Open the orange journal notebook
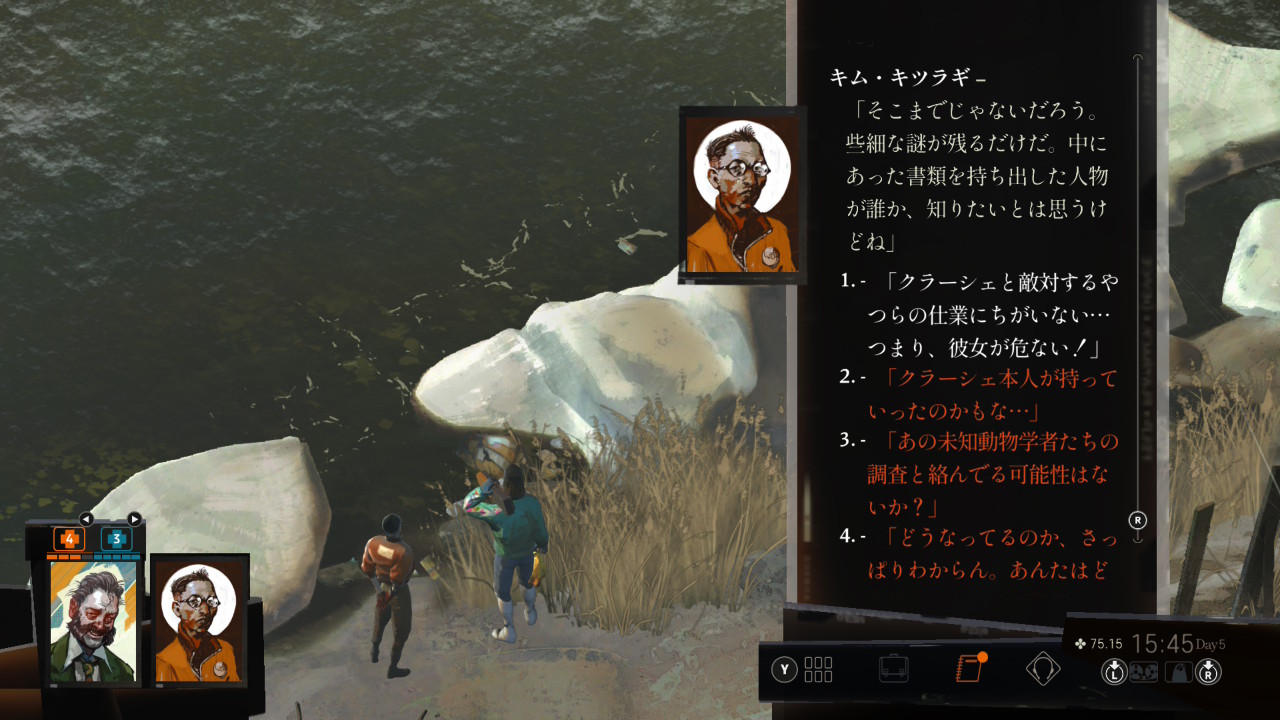Image resolution: width=1280 pixels, height=720 pixels. pos(969,668)
